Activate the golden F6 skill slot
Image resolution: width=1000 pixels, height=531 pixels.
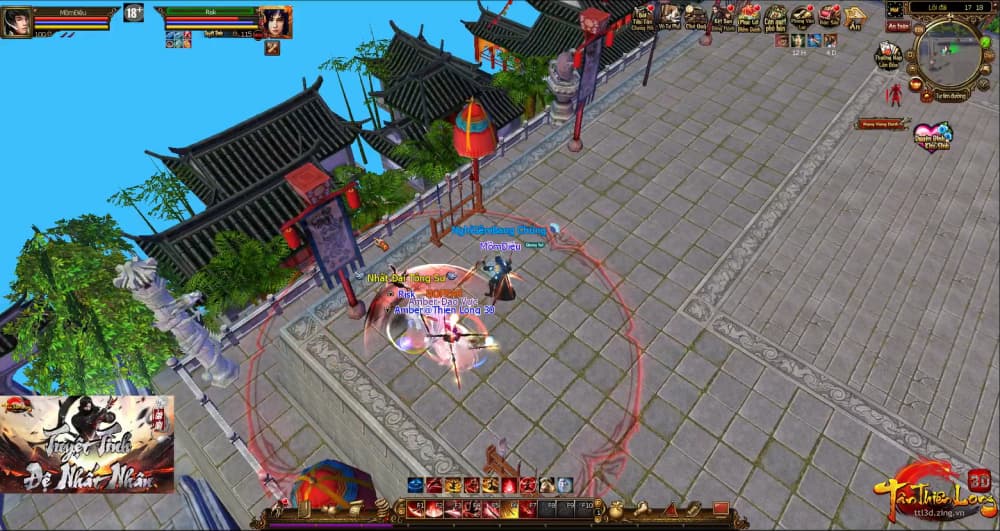click(511, 507)
